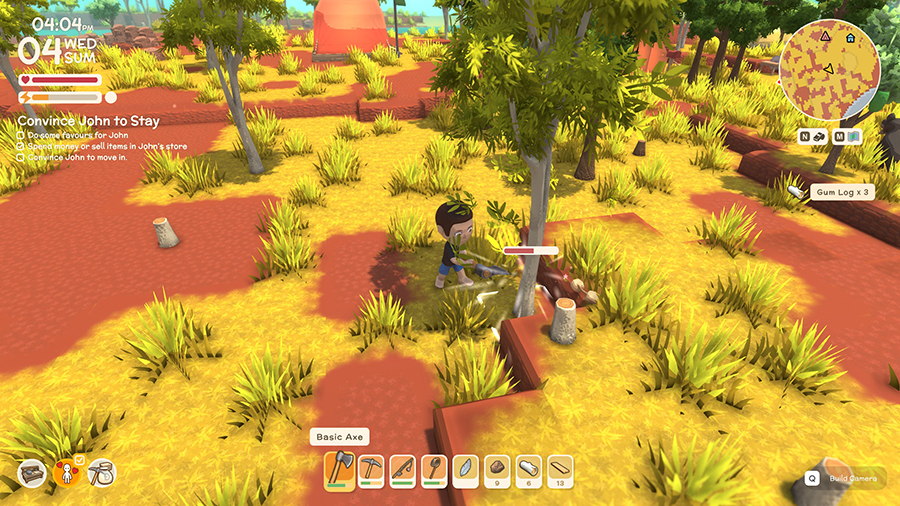Choose the wooden plank stack of 13

(561, 470)
